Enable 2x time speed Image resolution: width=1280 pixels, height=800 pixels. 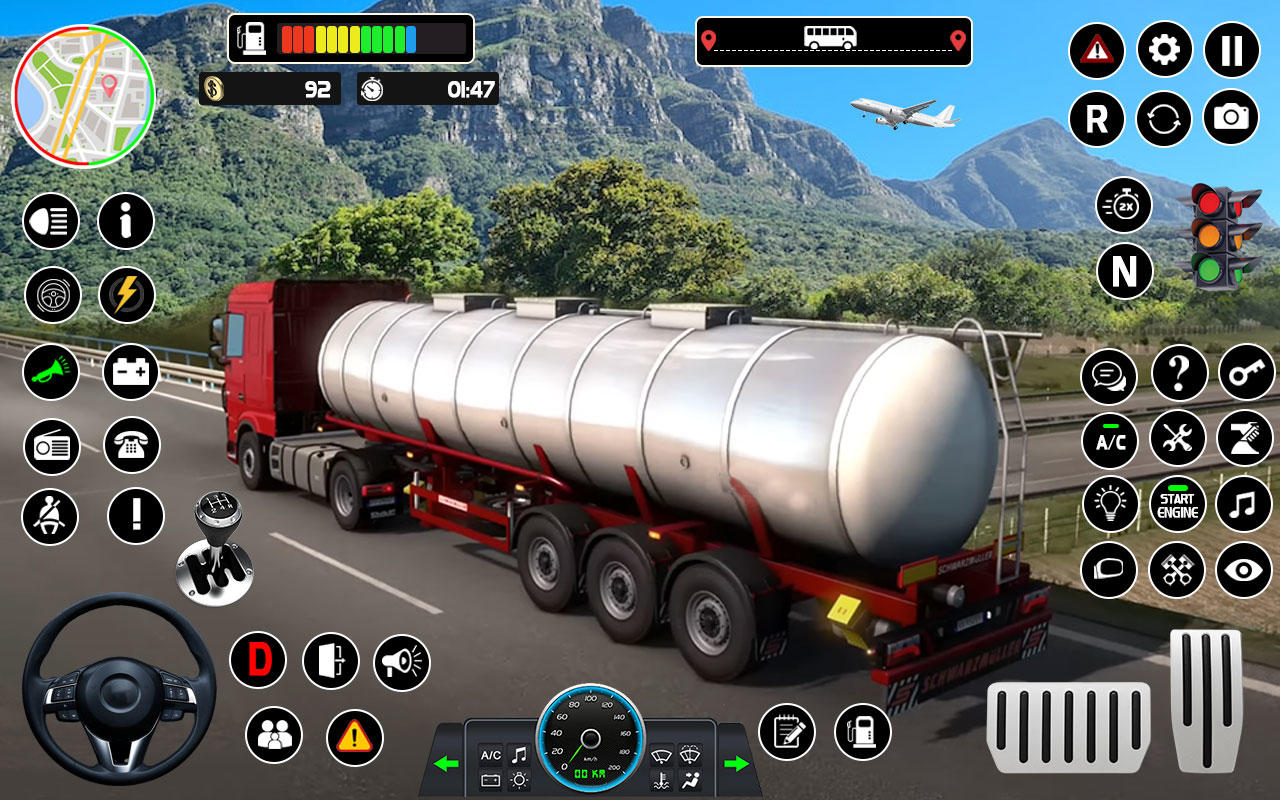[x=1122, y=206]
